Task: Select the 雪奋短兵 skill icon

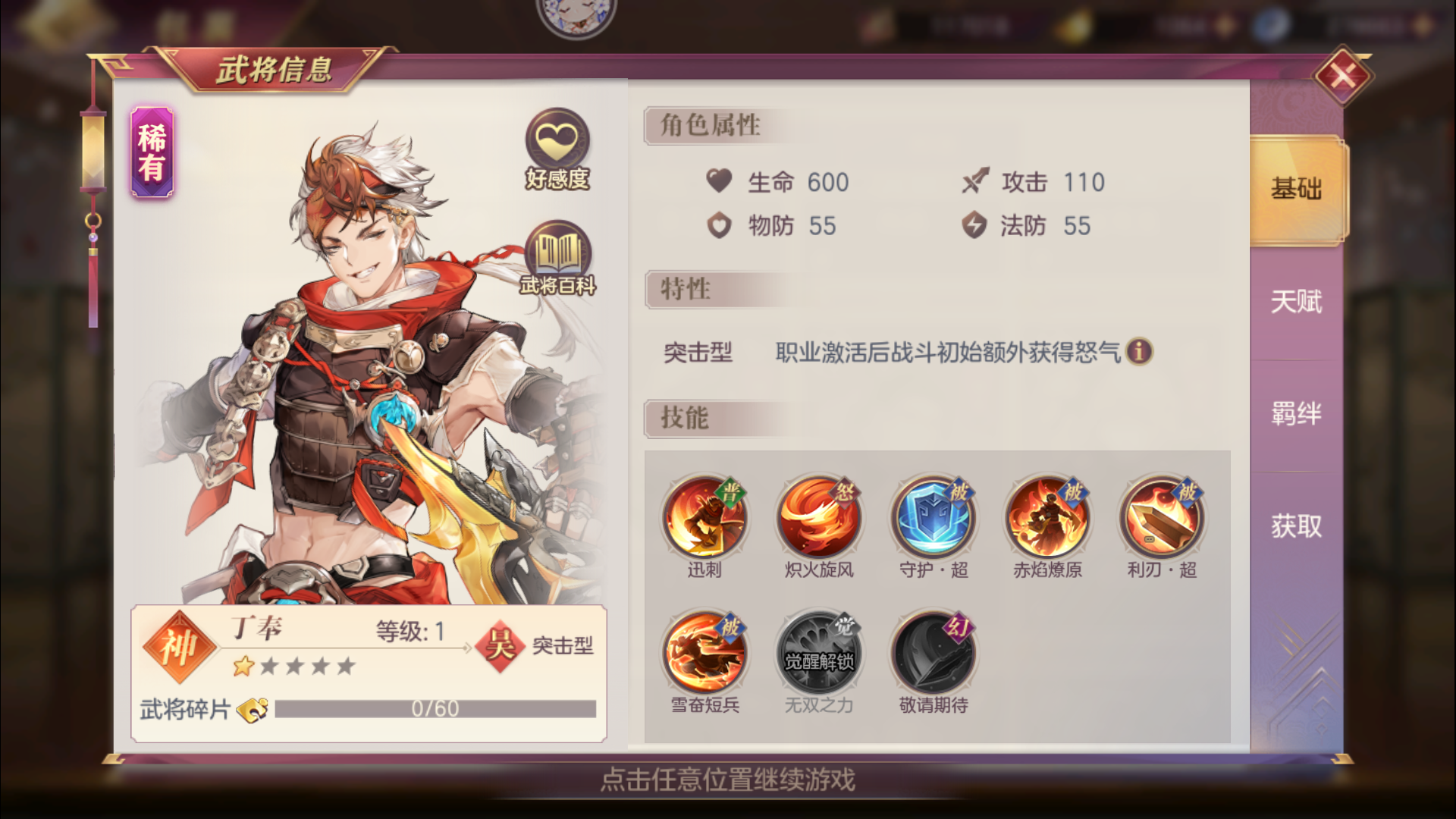Action: pyautogui.click(x=704, y=652)
